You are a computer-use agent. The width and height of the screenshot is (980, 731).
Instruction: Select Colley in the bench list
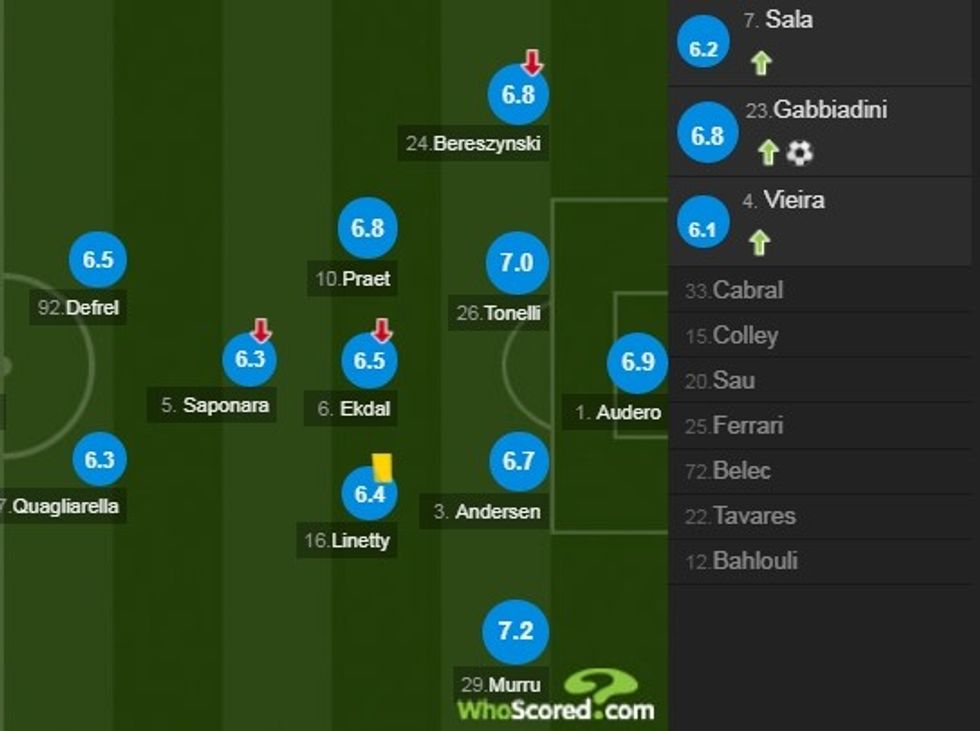(744, 336)
